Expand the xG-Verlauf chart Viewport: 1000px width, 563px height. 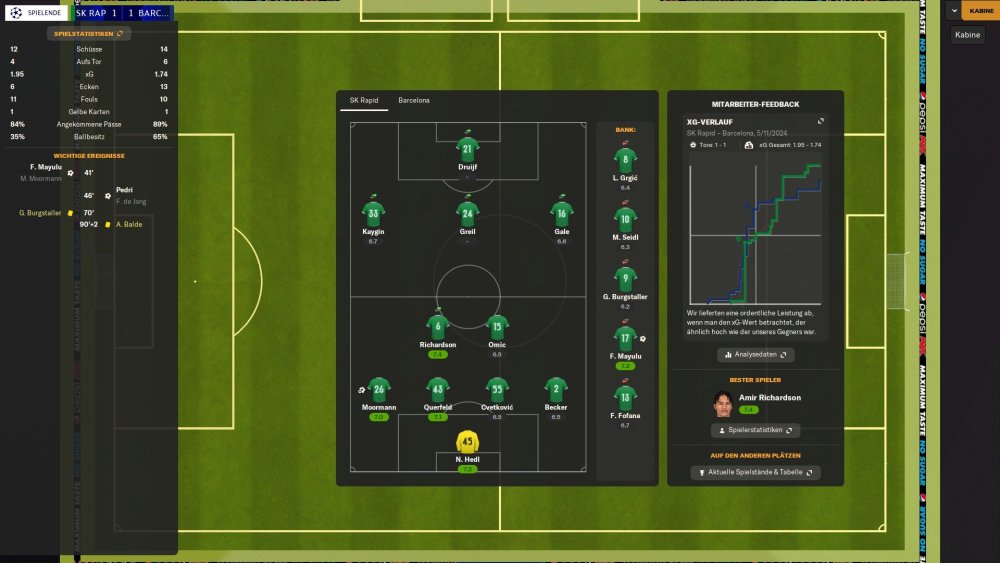[820, 121]
